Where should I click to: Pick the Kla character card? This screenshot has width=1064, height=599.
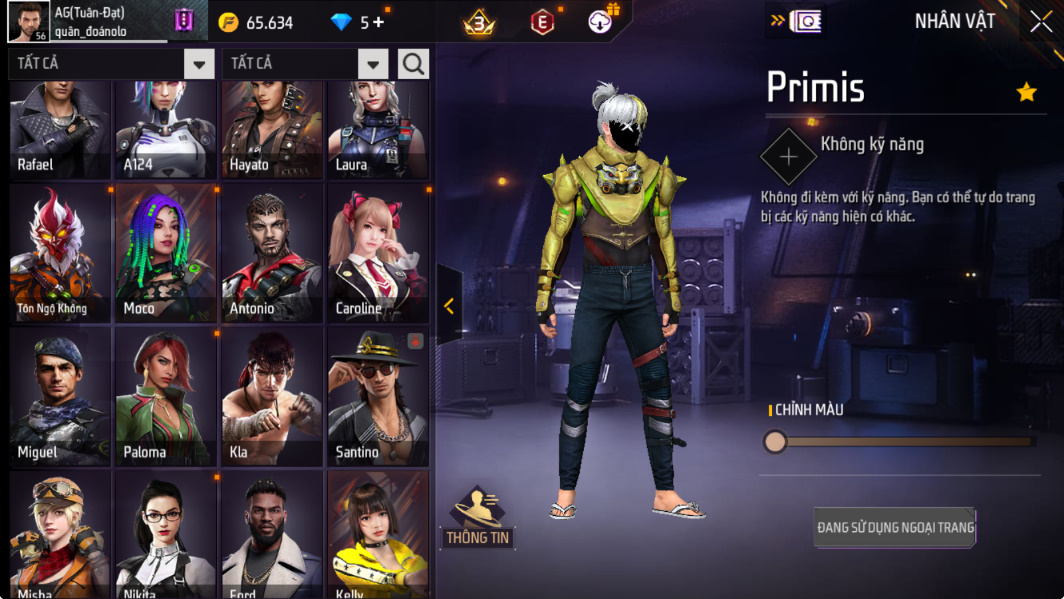coord(271,397)
